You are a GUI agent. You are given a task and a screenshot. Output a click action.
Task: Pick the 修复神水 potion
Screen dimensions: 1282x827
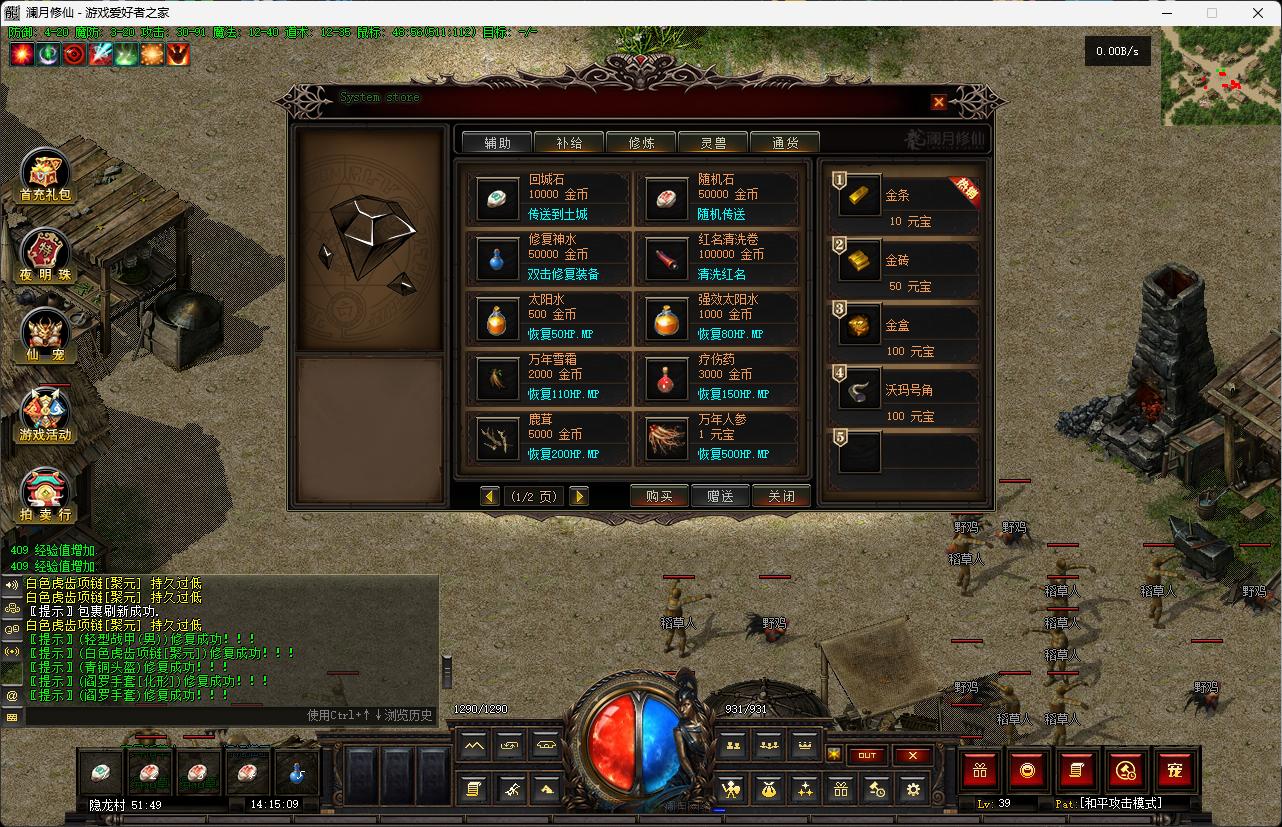coord(548,258)
